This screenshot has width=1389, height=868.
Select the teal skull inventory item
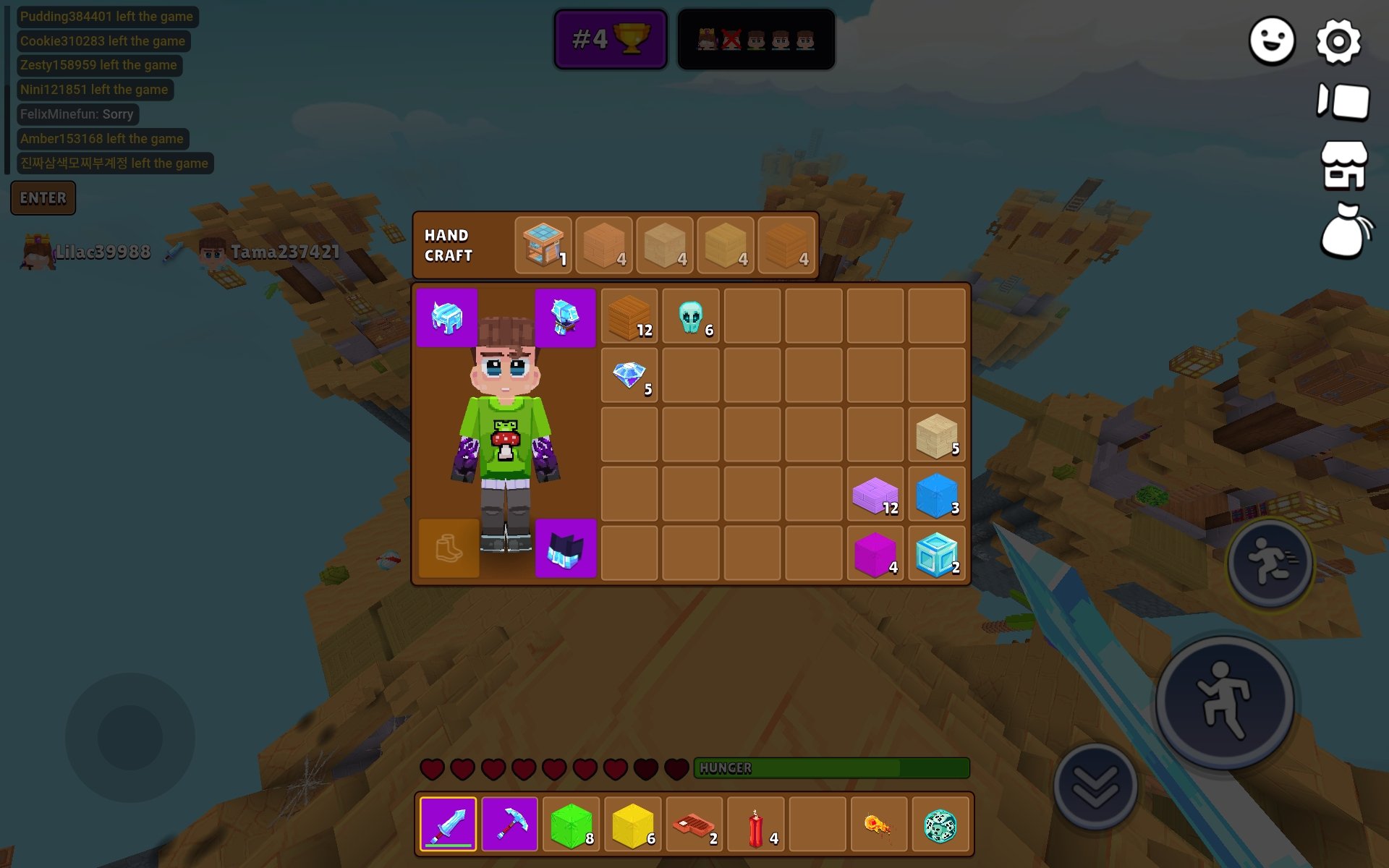tap(691, 316)
